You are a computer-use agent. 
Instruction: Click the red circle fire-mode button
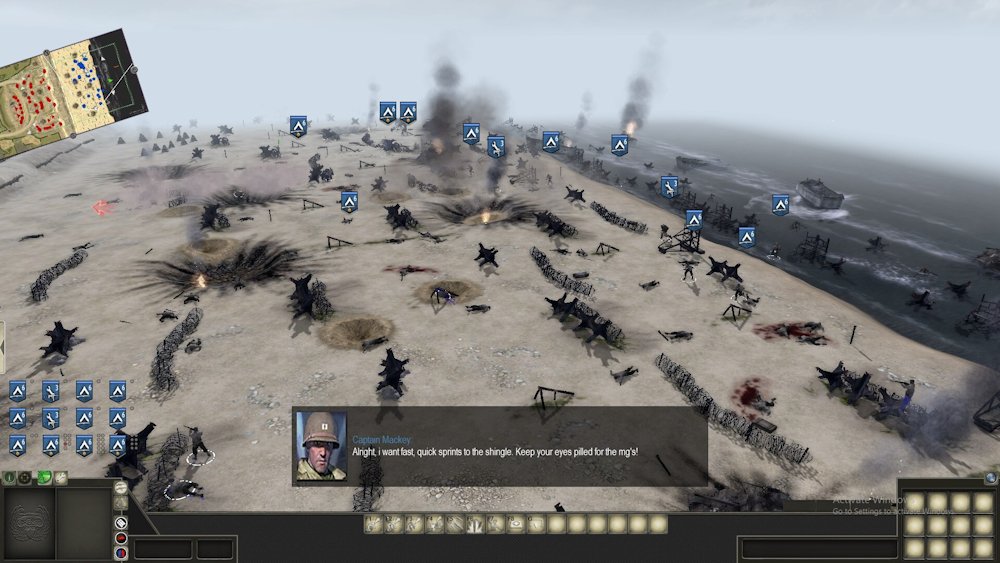point(121,538)
